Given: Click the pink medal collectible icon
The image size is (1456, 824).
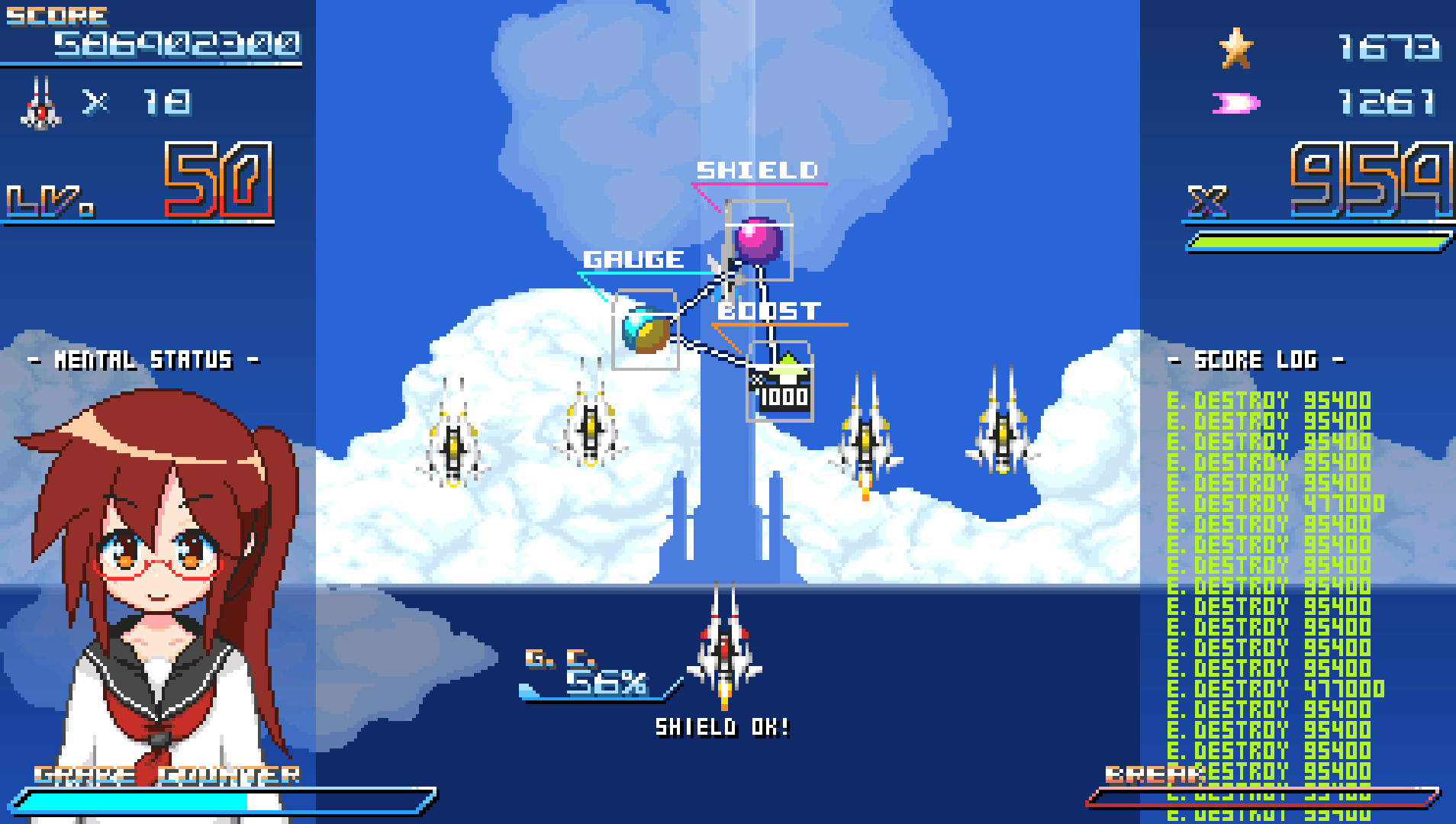Looking at the screenshot, I should [x=1236, y=103].
